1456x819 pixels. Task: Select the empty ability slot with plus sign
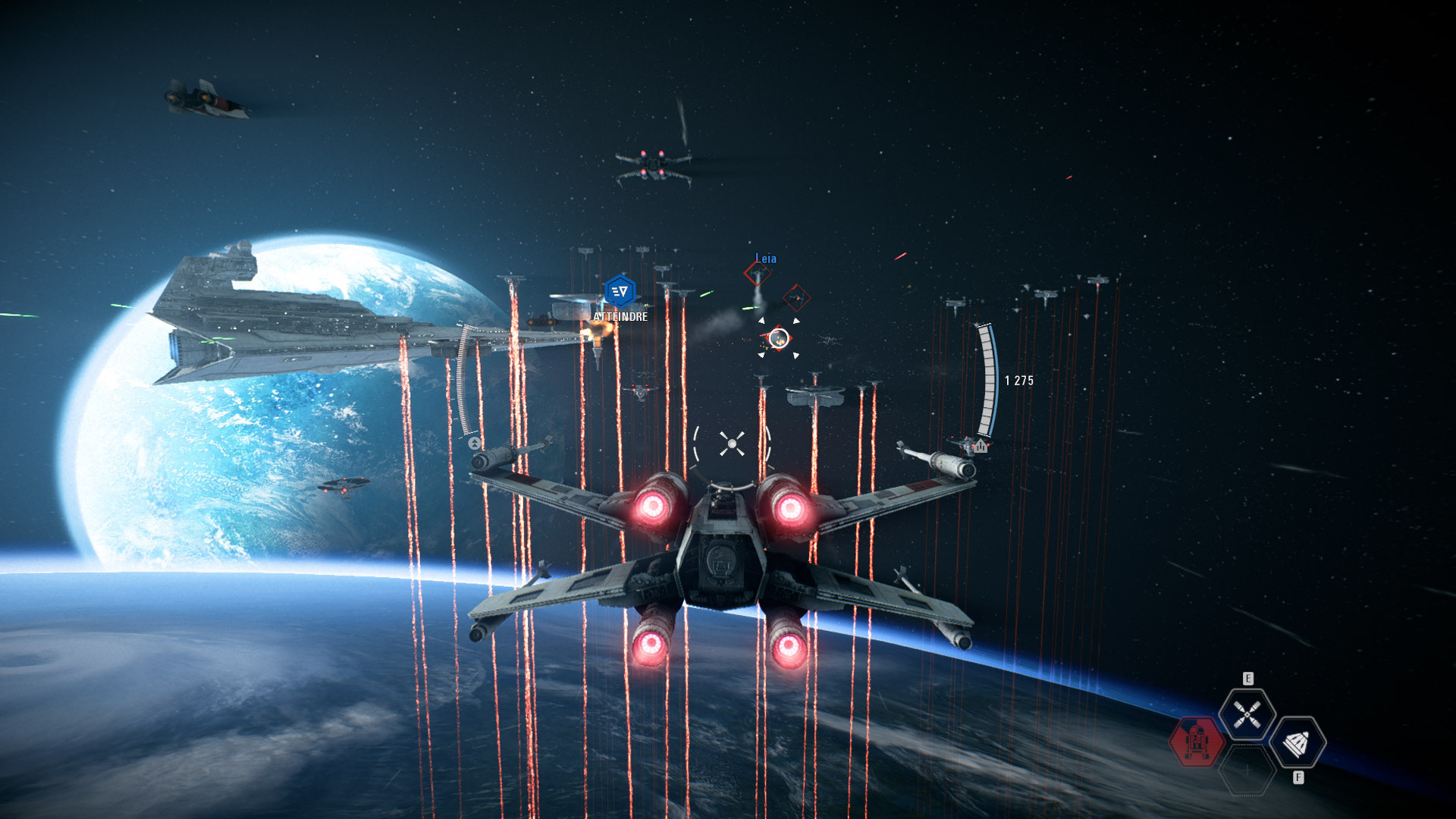click(x=1247, y=770)
